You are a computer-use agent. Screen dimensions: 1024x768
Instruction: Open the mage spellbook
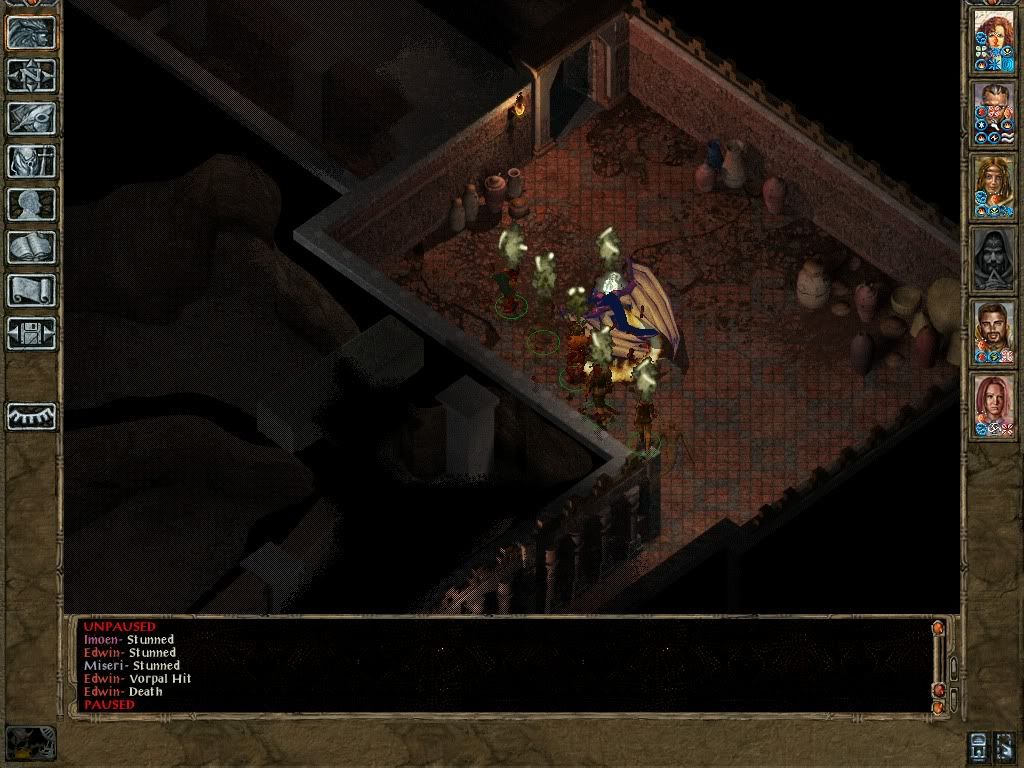pyautogui.click(x=31, y=247)
